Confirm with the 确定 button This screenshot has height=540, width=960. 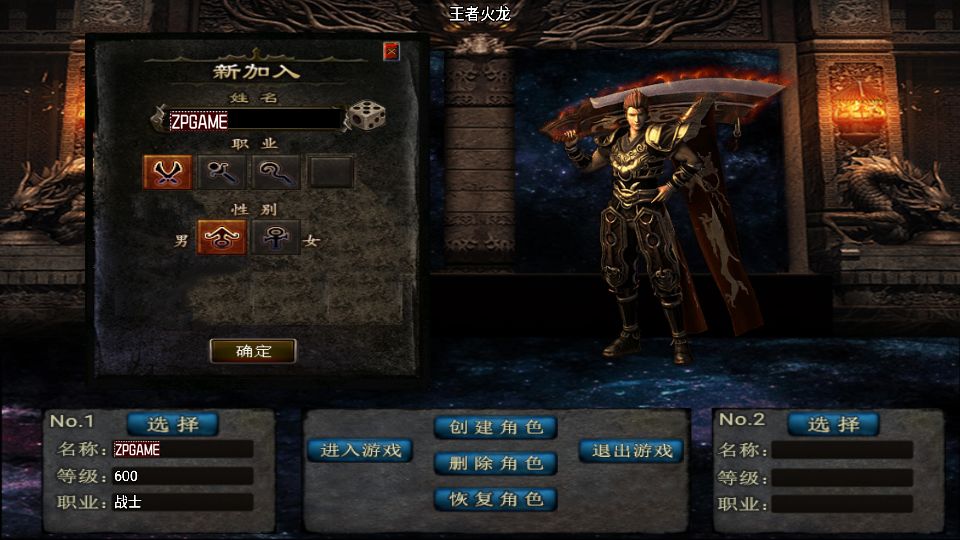tap(253, 351)
